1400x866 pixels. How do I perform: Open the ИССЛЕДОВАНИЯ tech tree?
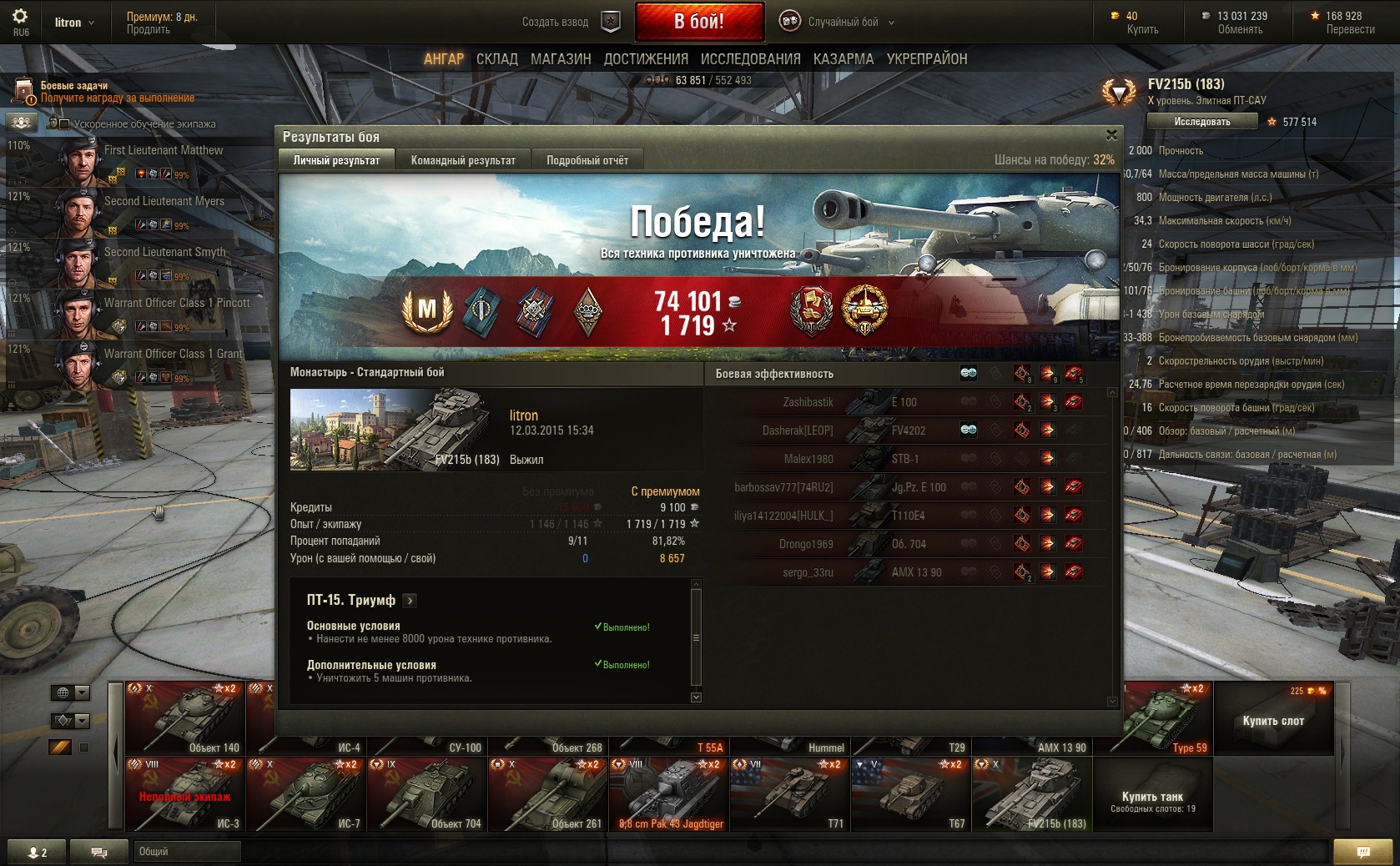[x=750, y=59]
